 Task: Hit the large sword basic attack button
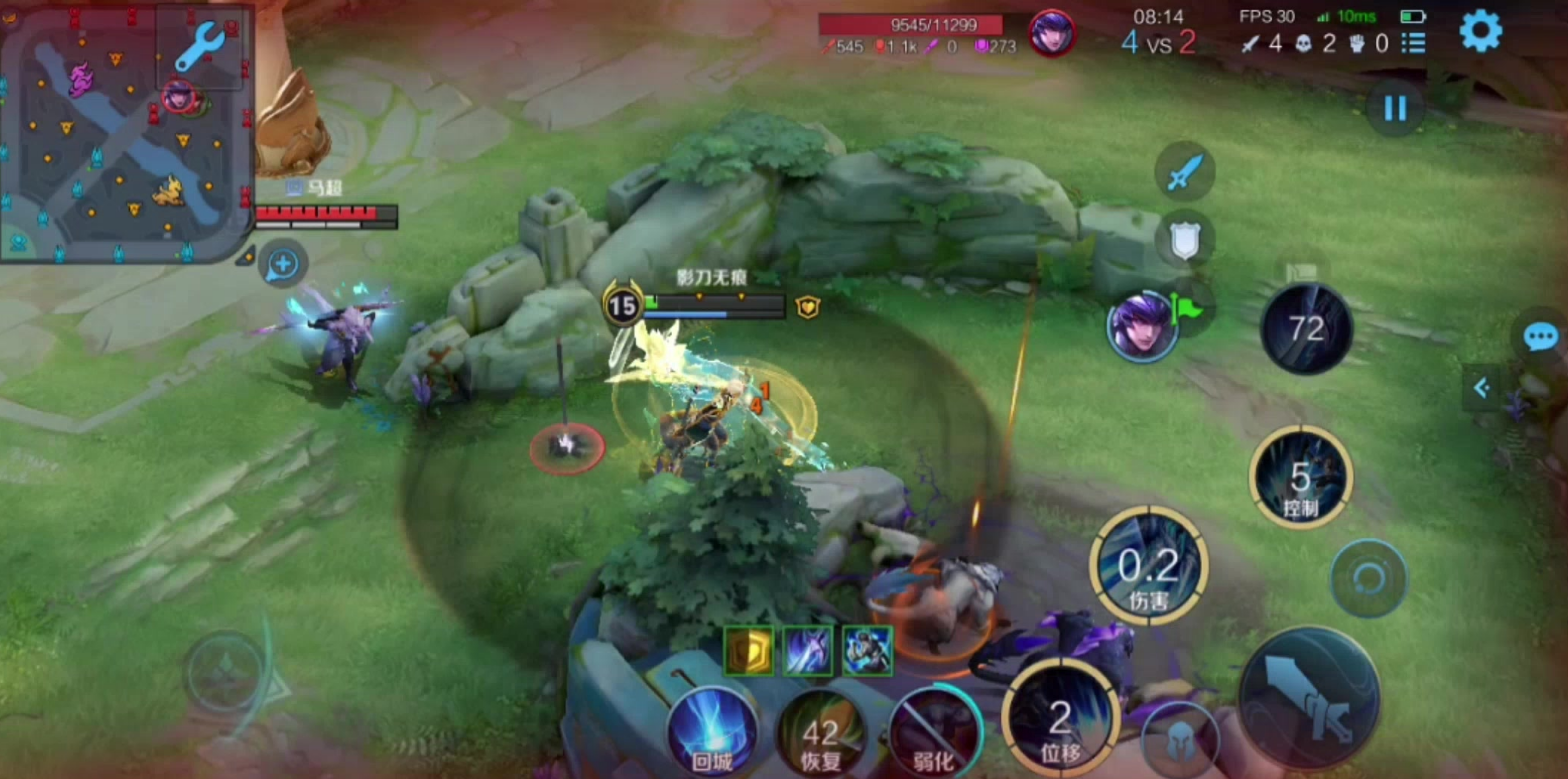pyautogui.click(x=1309, y=697)
